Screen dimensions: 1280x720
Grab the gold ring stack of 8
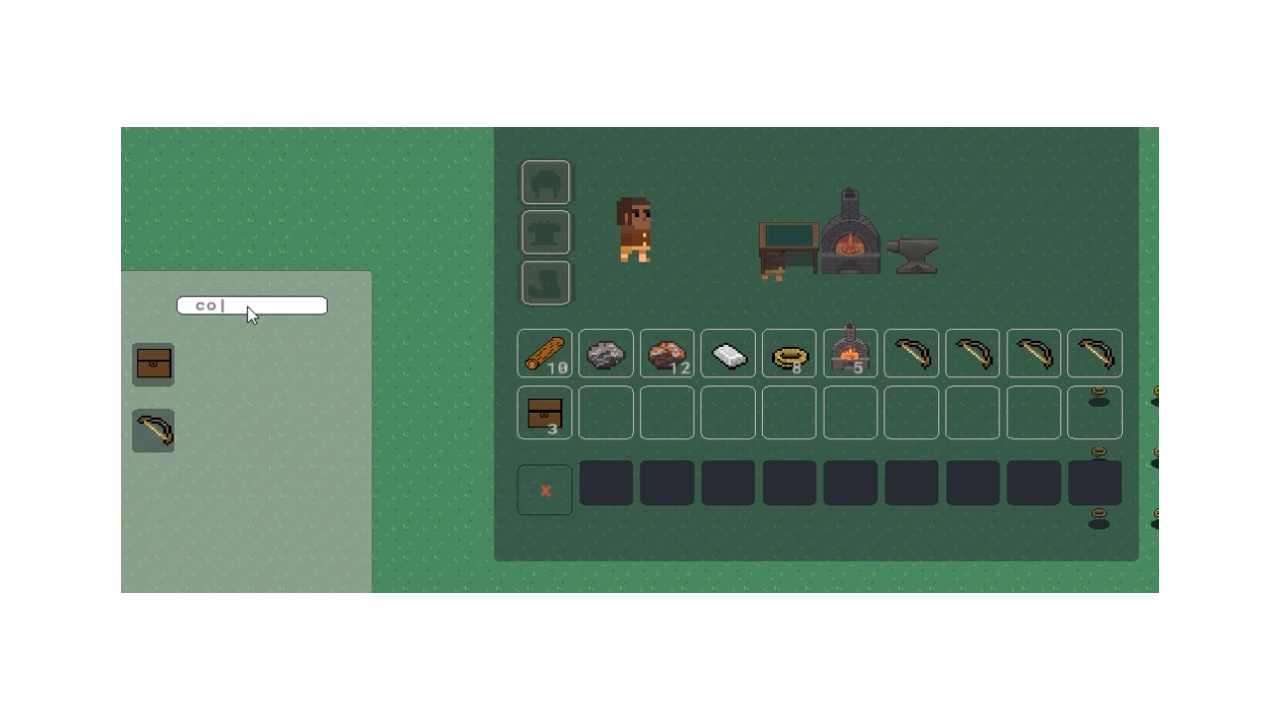pyautogui.click(x=789, y=353)
